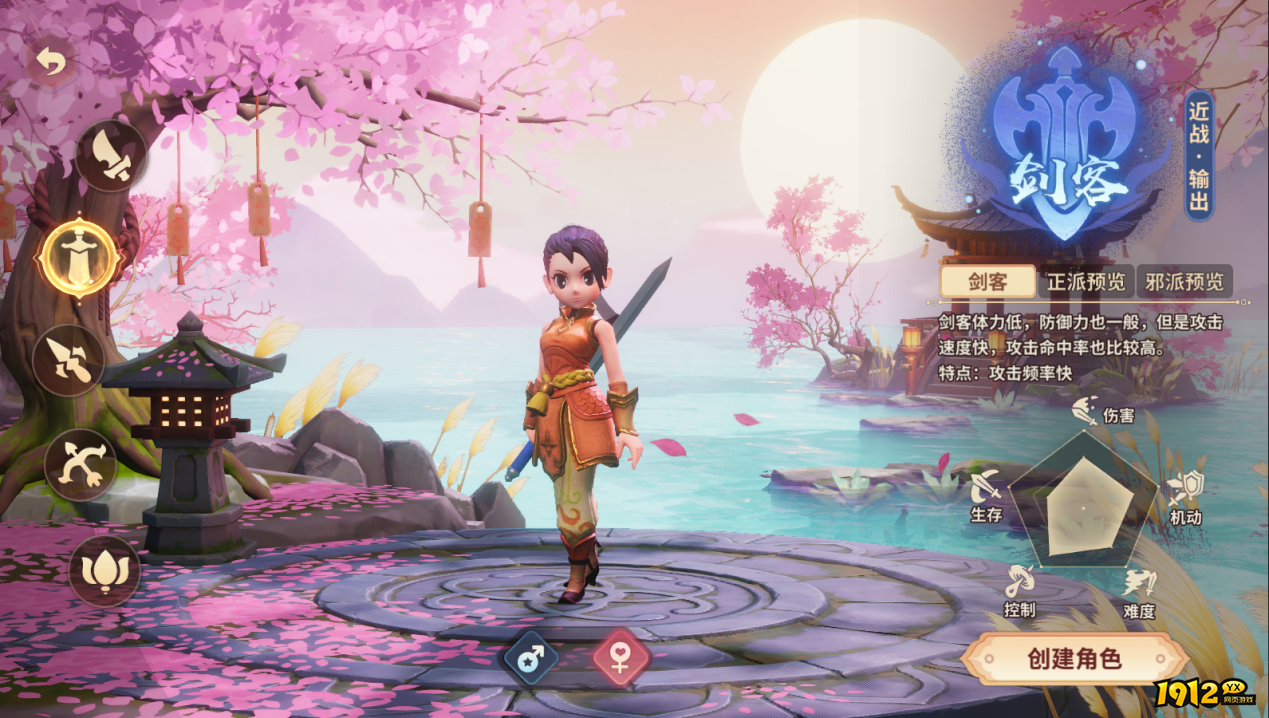Select the broad blade class icon
The image size is (1269, 718).
pos(112,155)
